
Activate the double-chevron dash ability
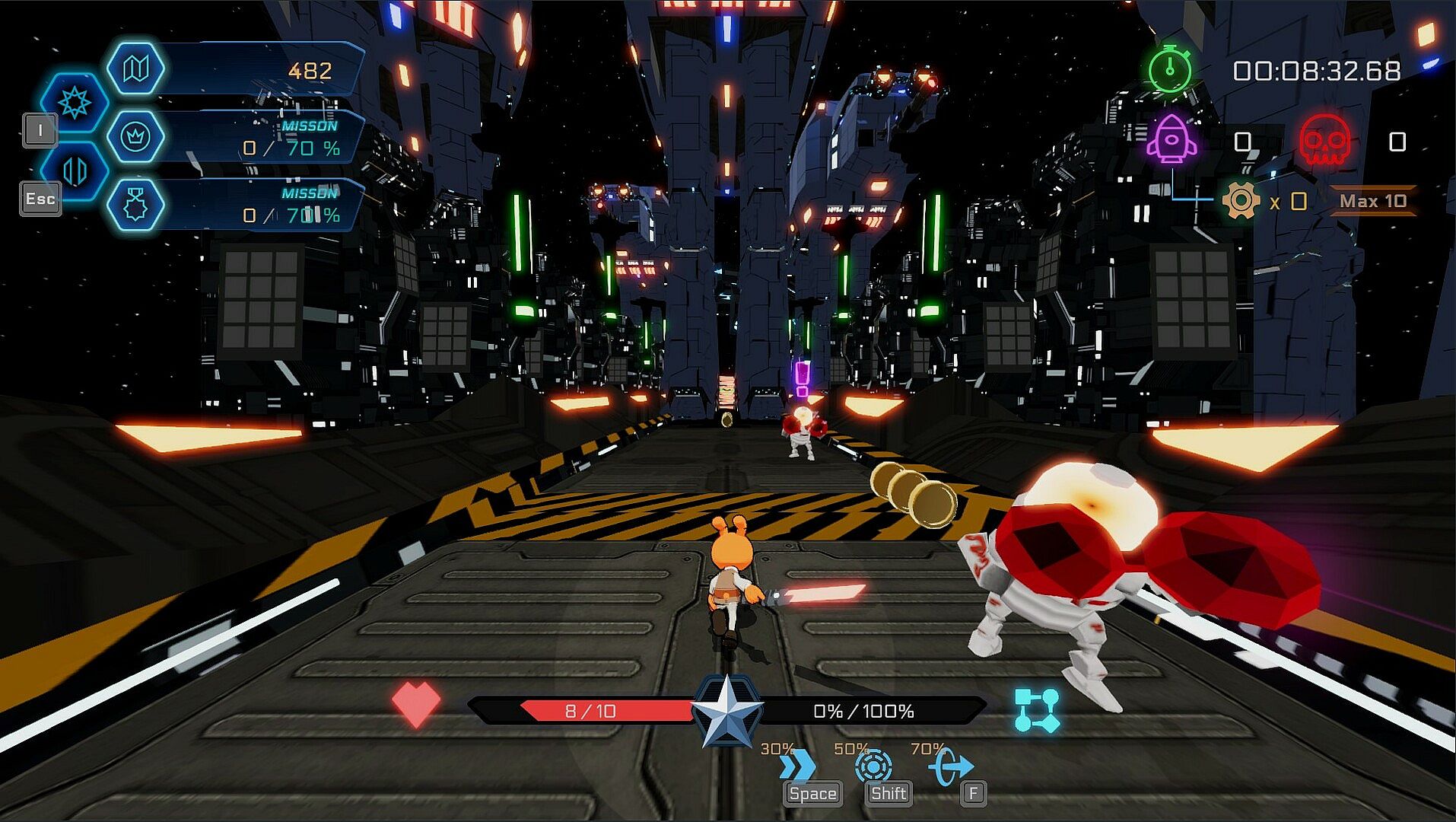pos(797,766)
